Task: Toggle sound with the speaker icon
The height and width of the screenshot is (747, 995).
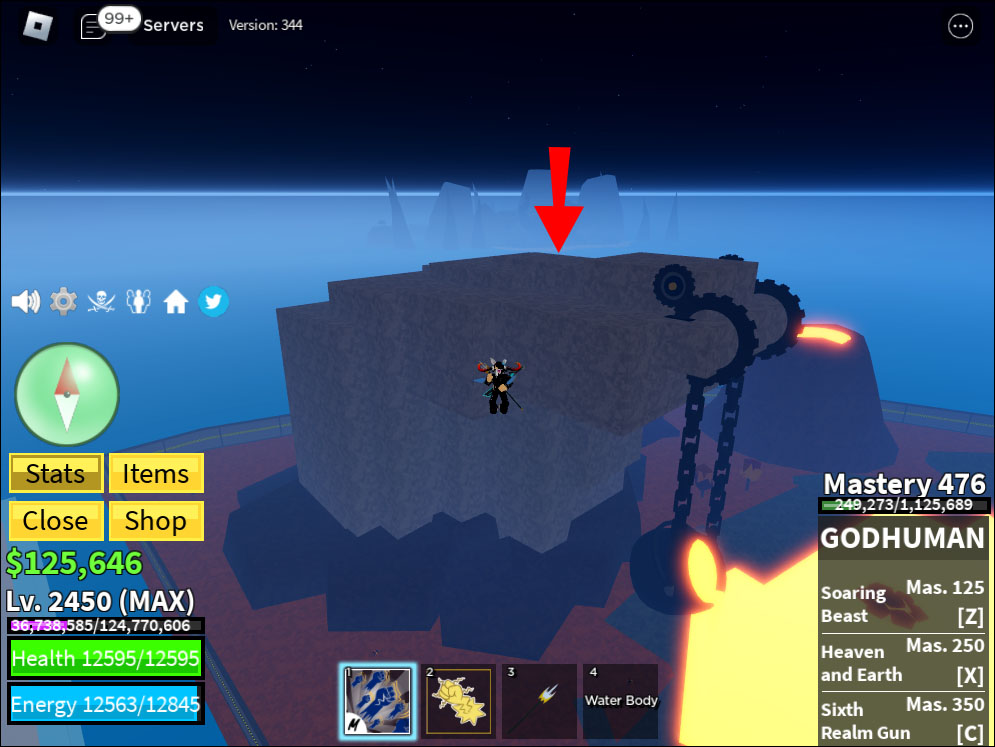Action: 25,301
